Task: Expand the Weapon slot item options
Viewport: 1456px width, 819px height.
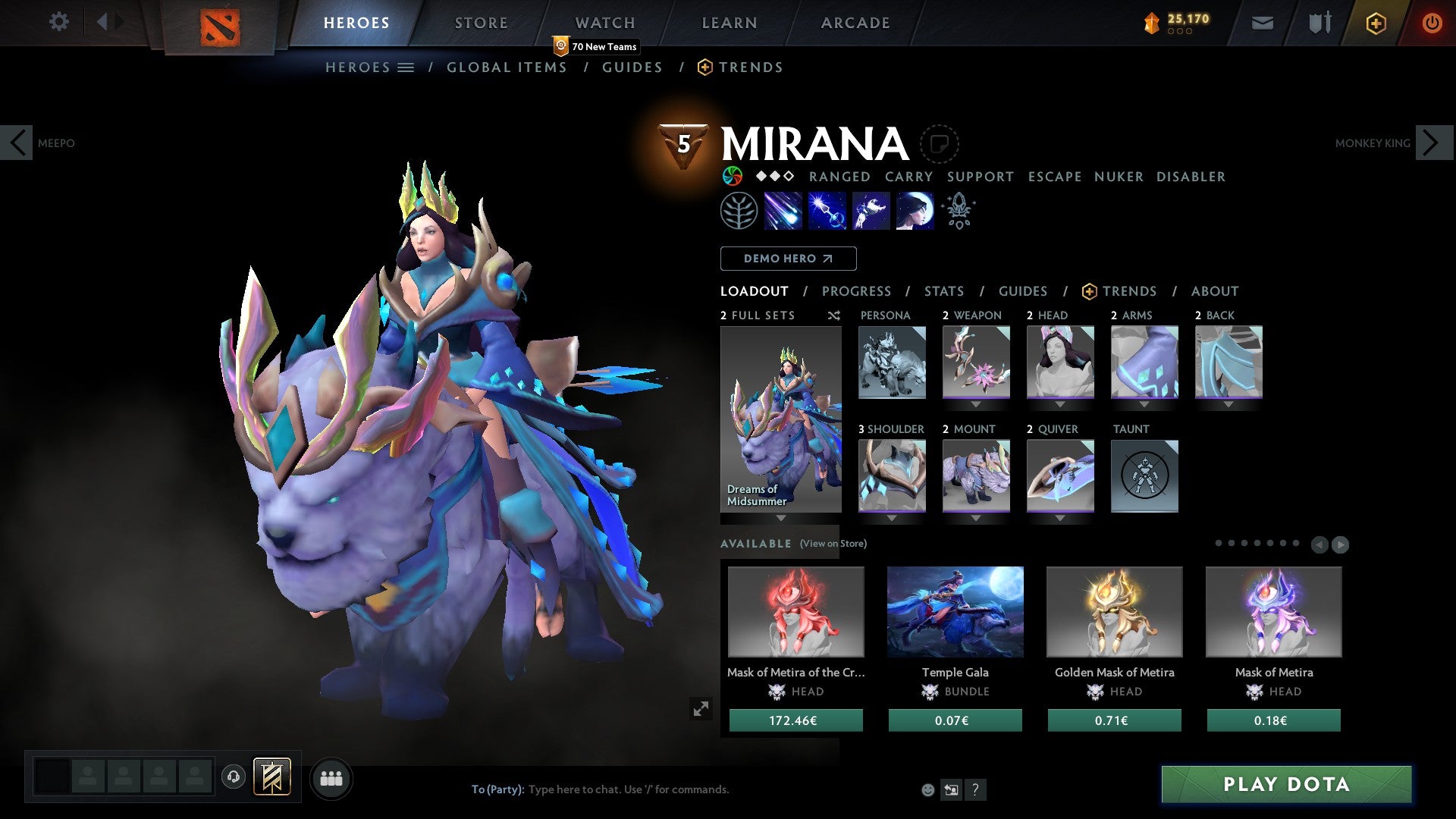Action: [x=977, y=404]
